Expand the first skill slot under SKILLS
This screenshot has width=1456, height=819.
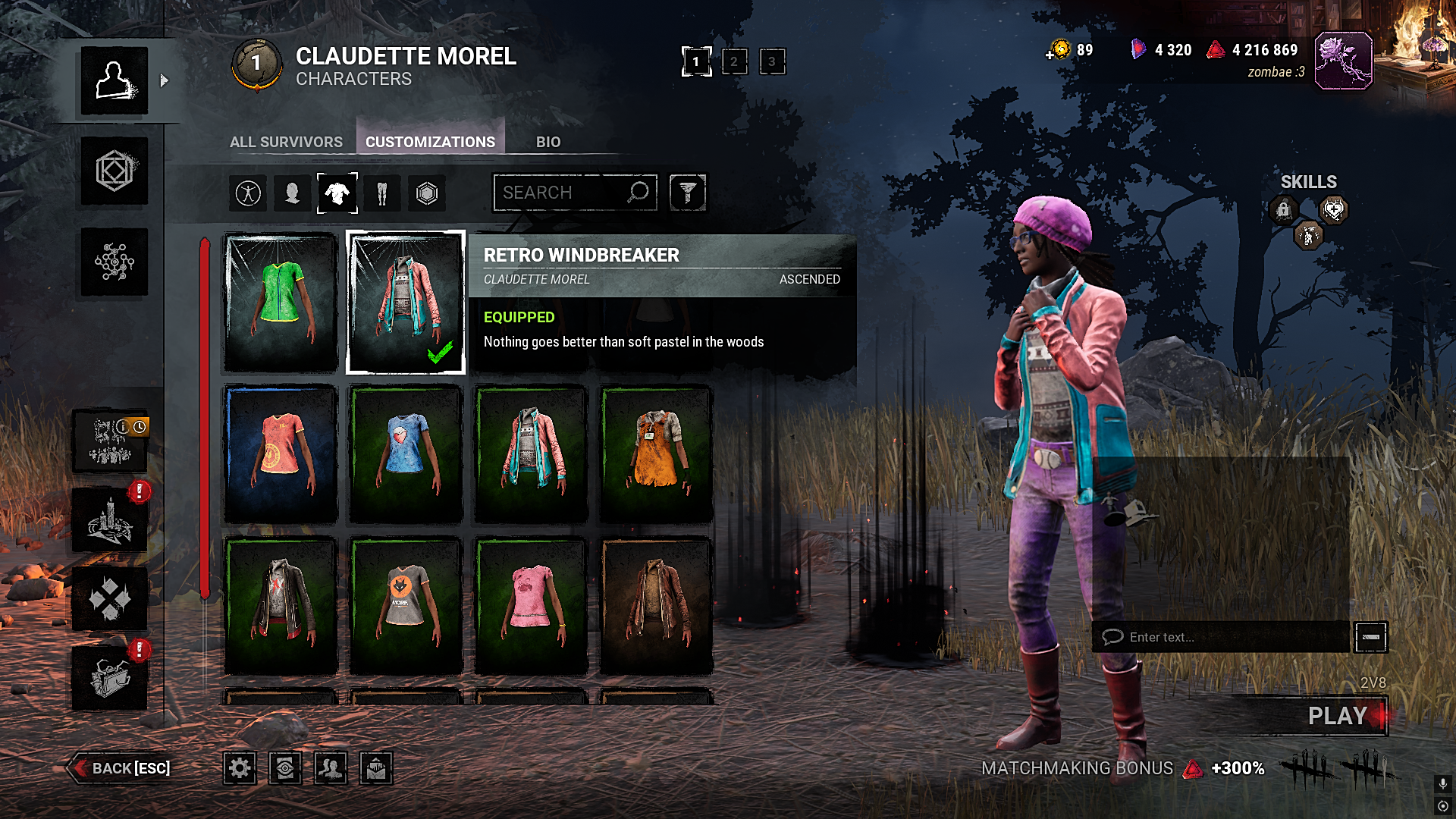[x=1285, y=210]
